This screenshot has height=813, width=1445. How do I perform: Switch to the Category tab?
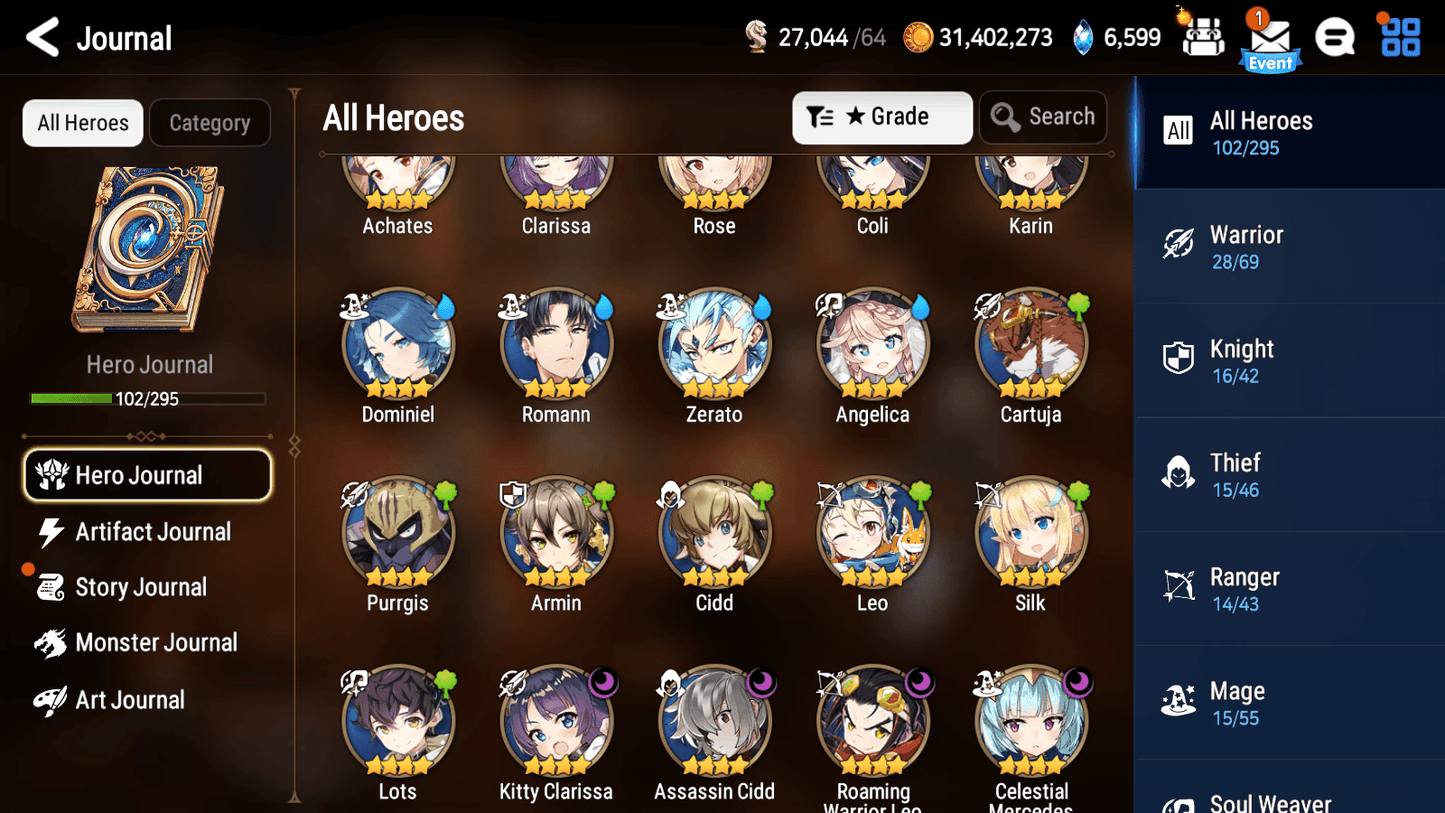[210, 122]
